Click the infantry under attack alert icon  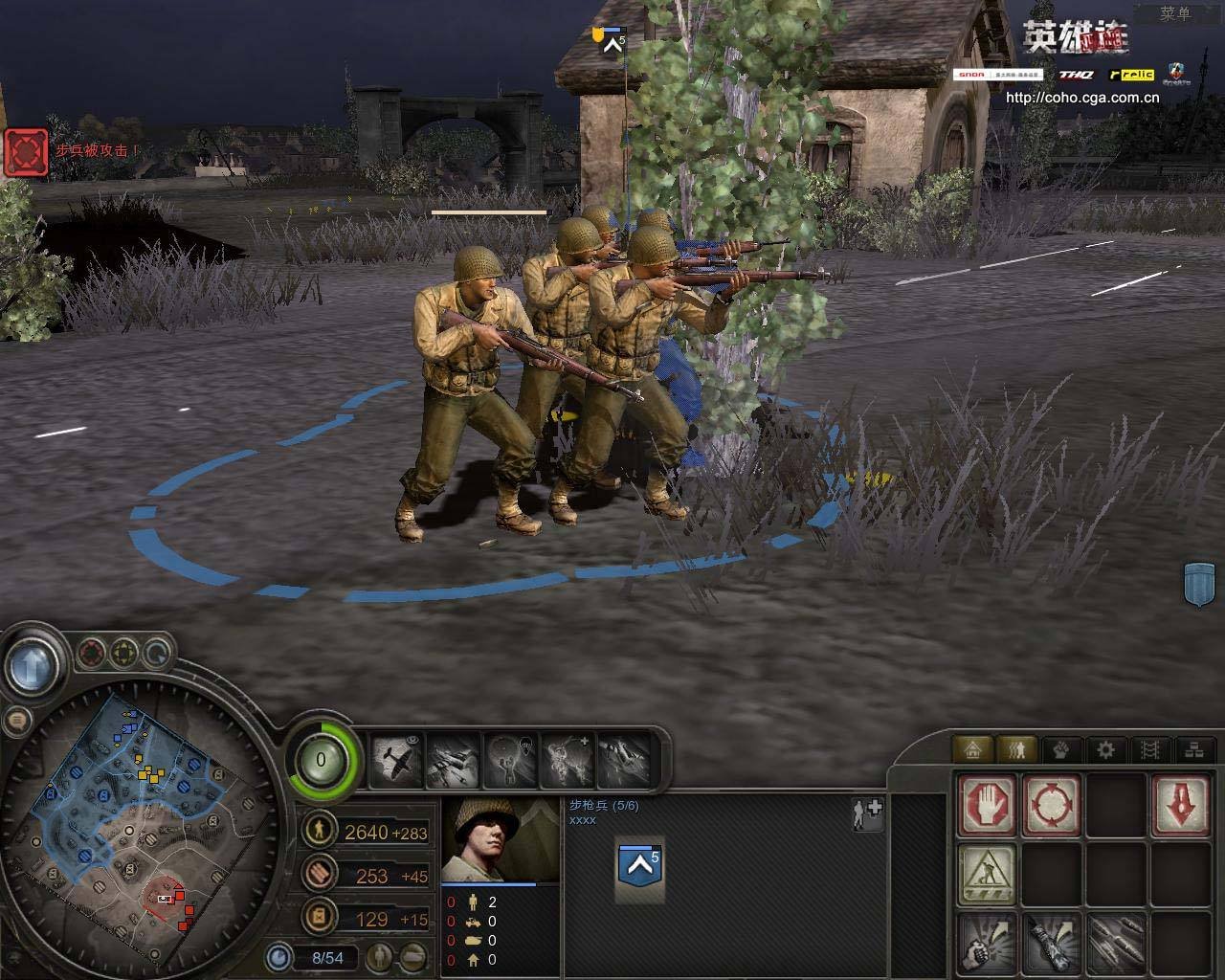tap(26, 153)
